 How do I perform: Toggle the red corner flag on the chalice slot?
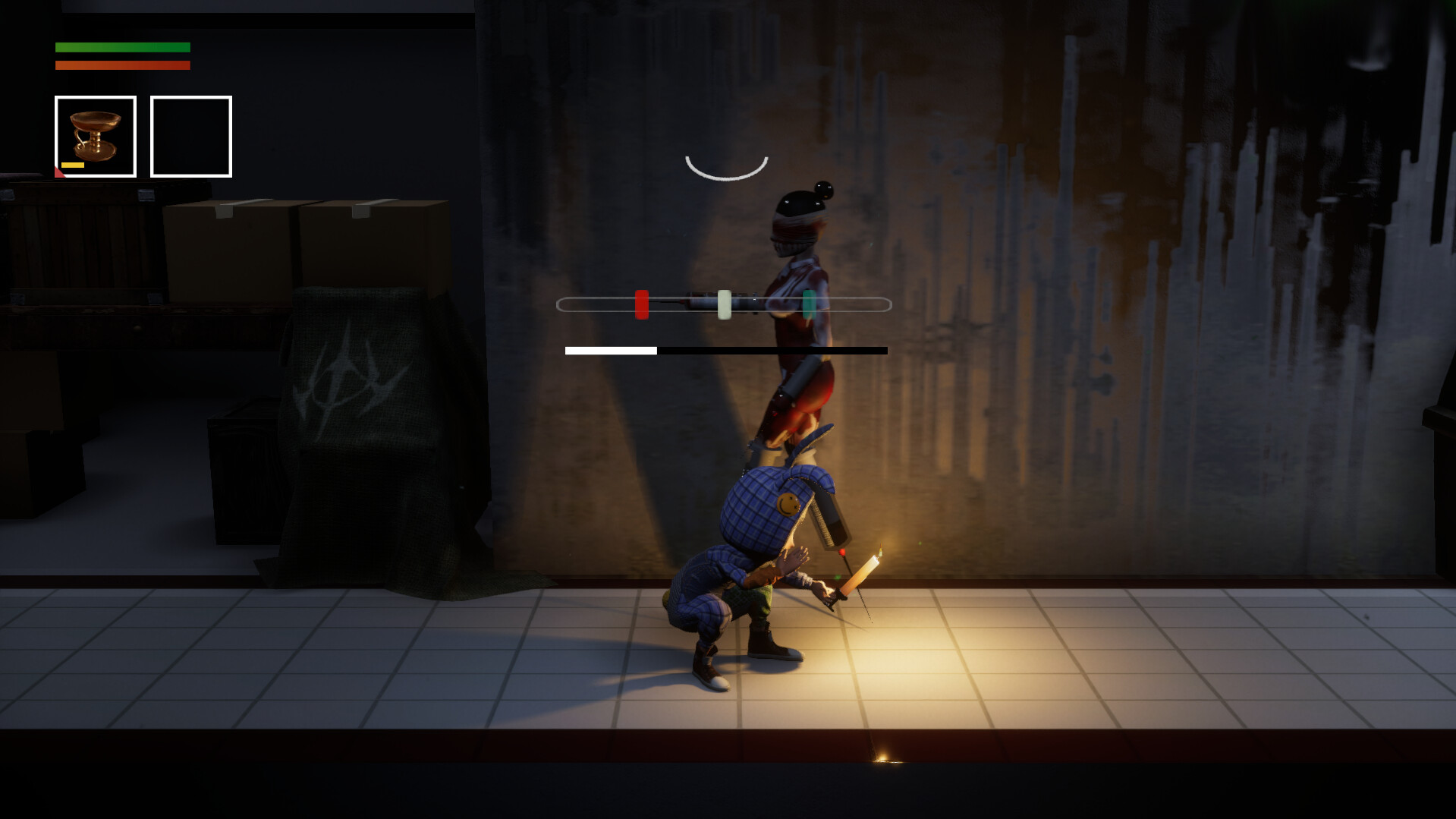coord(59,172)
